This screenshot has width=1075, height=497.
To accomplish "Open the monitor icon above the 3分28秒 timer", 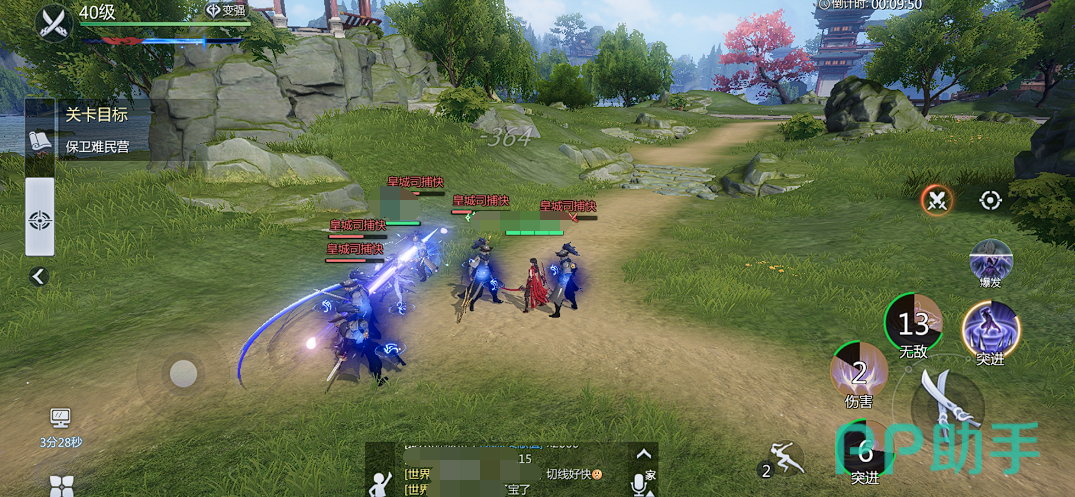I will pyautogui.click(x=60, y=418).
